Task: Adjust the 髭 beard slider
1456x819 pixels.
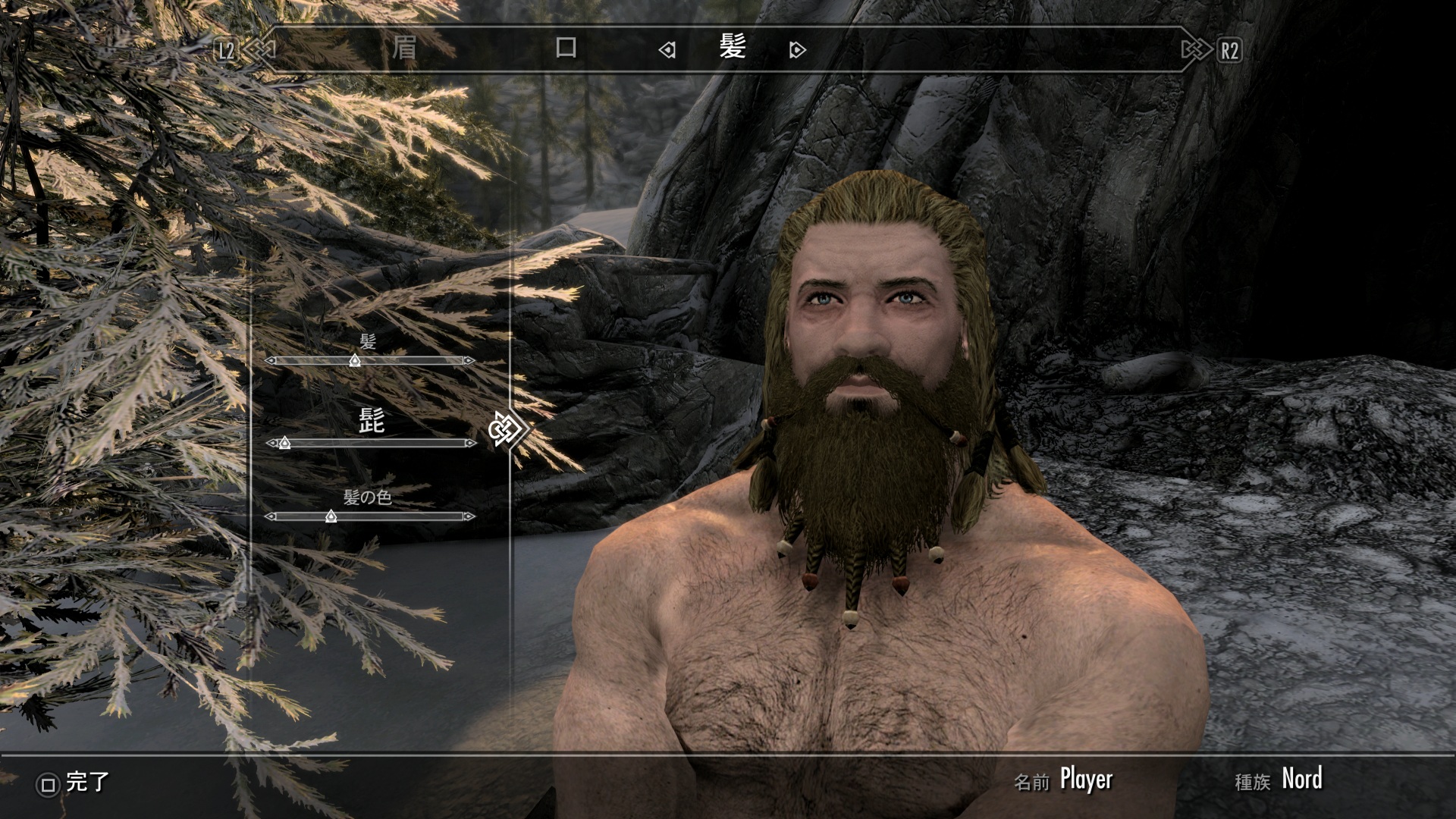Action: tap(284, 443)
